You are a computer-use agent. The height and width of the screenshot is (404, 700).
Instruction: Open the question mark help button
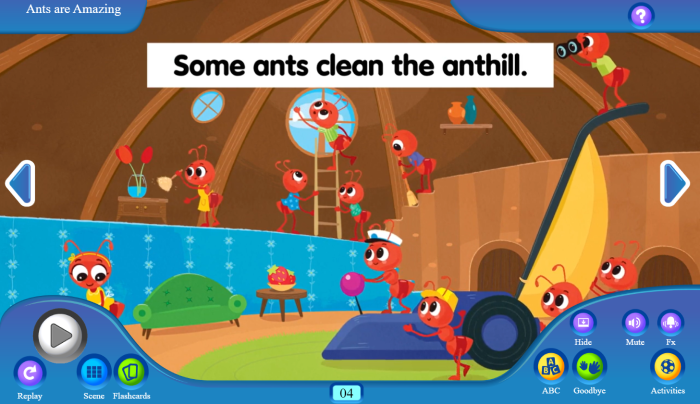(641, 15)
